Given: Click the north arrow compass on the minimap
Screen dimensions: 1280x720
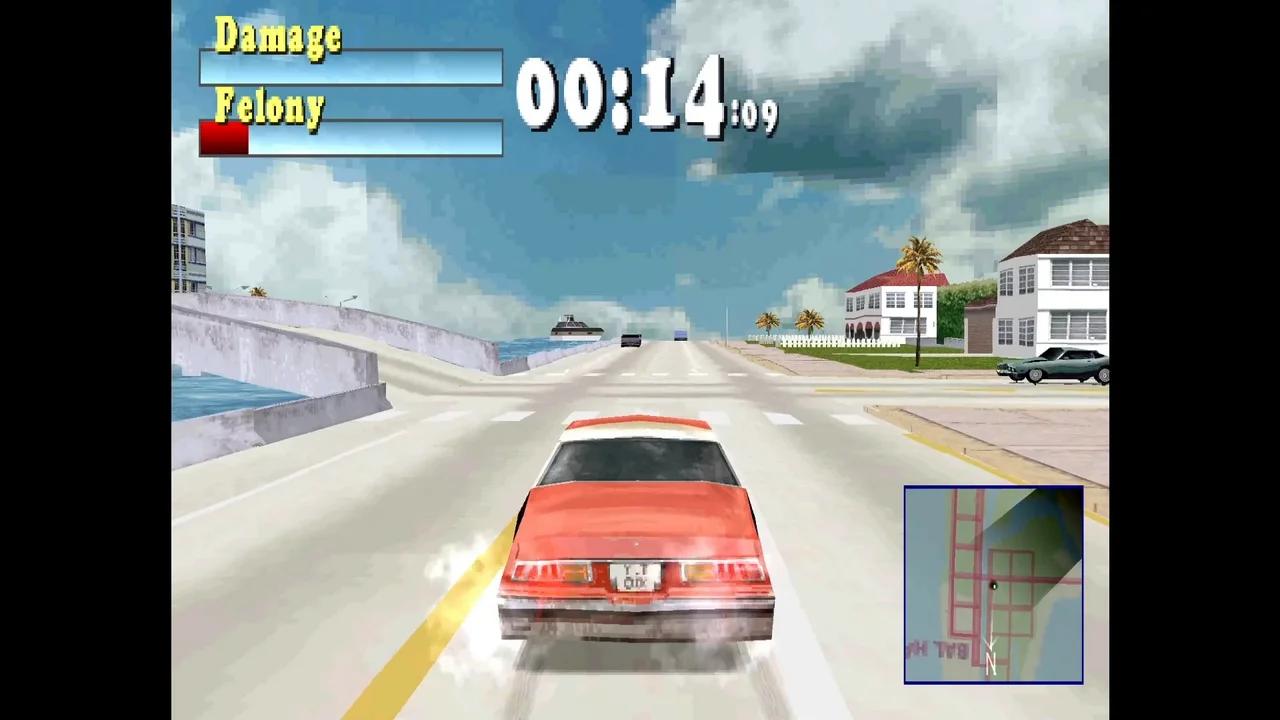Looking at the screenshot, I should tap(991, 655).
